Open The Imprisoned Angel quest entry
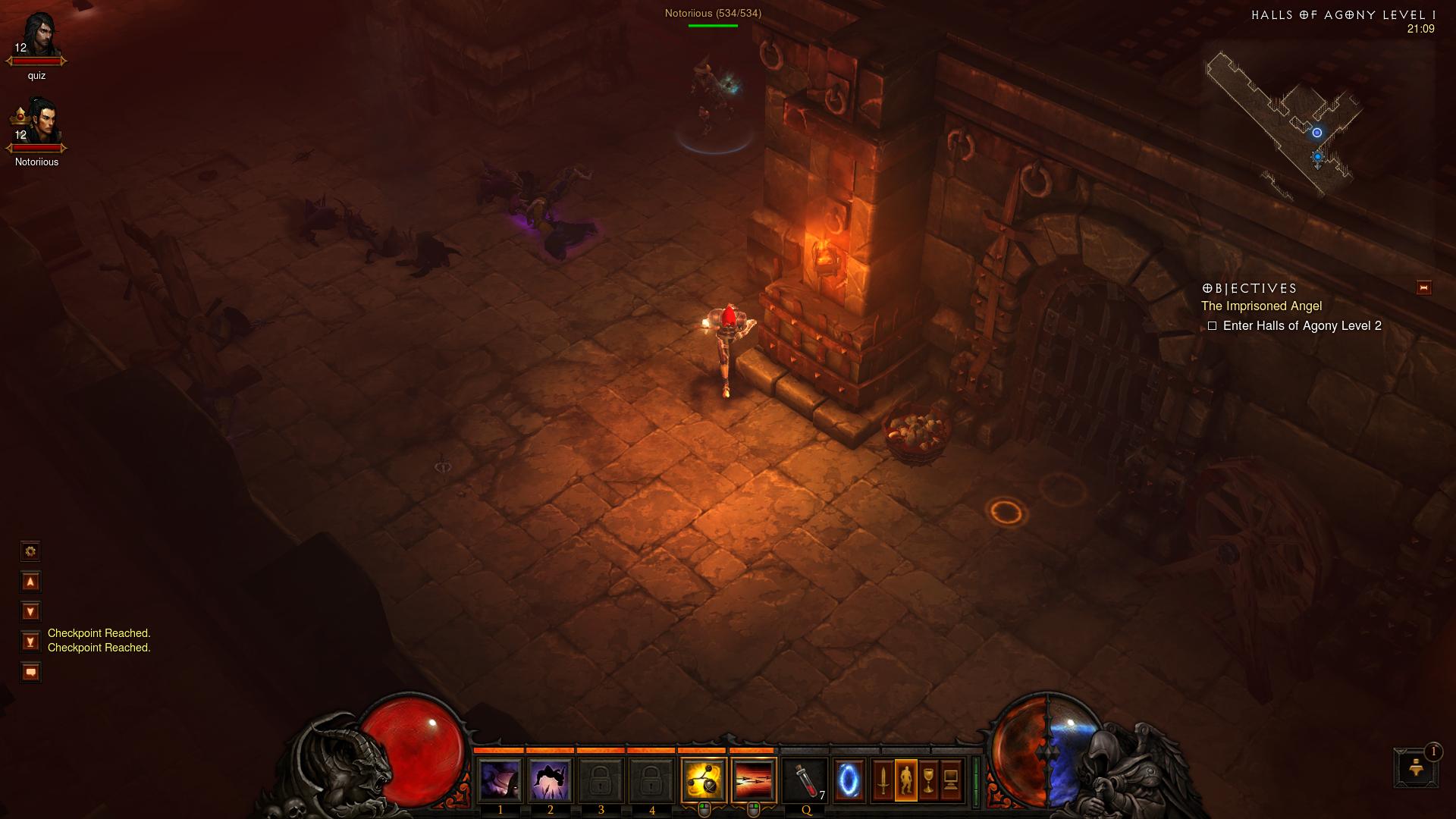This screenshot has width=1456, height=819. [x=1261, y=306]
